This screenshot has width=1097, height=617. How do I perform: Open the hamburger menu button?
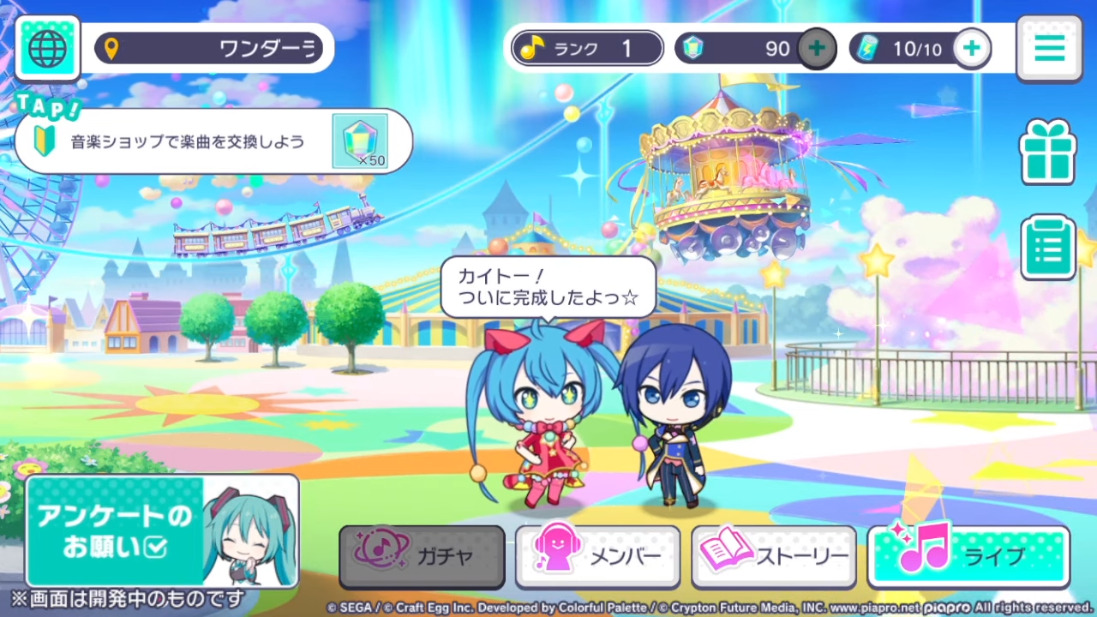[1049, 48]
